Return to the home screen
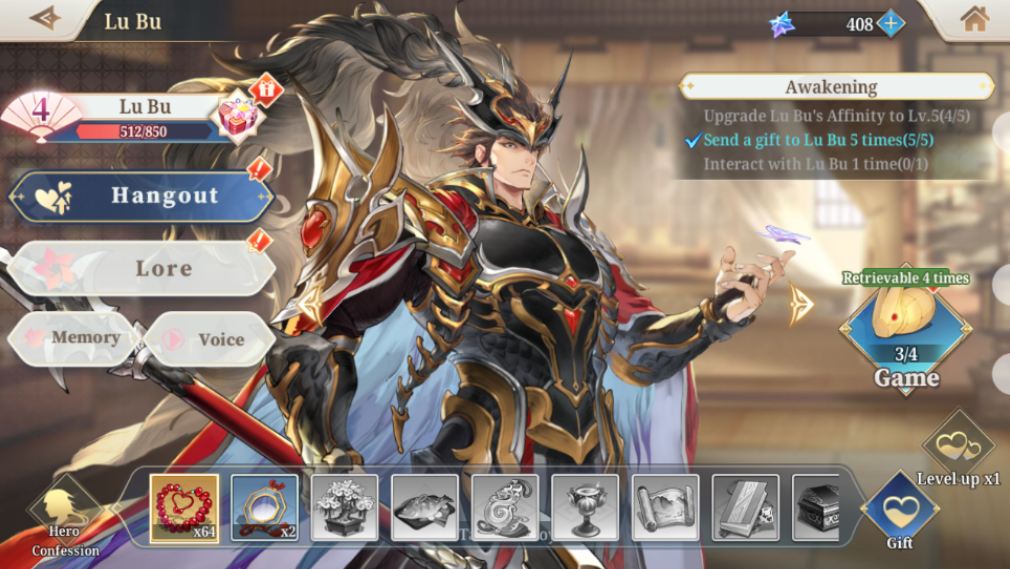The image size is (1010, 569). pos(974,19)
